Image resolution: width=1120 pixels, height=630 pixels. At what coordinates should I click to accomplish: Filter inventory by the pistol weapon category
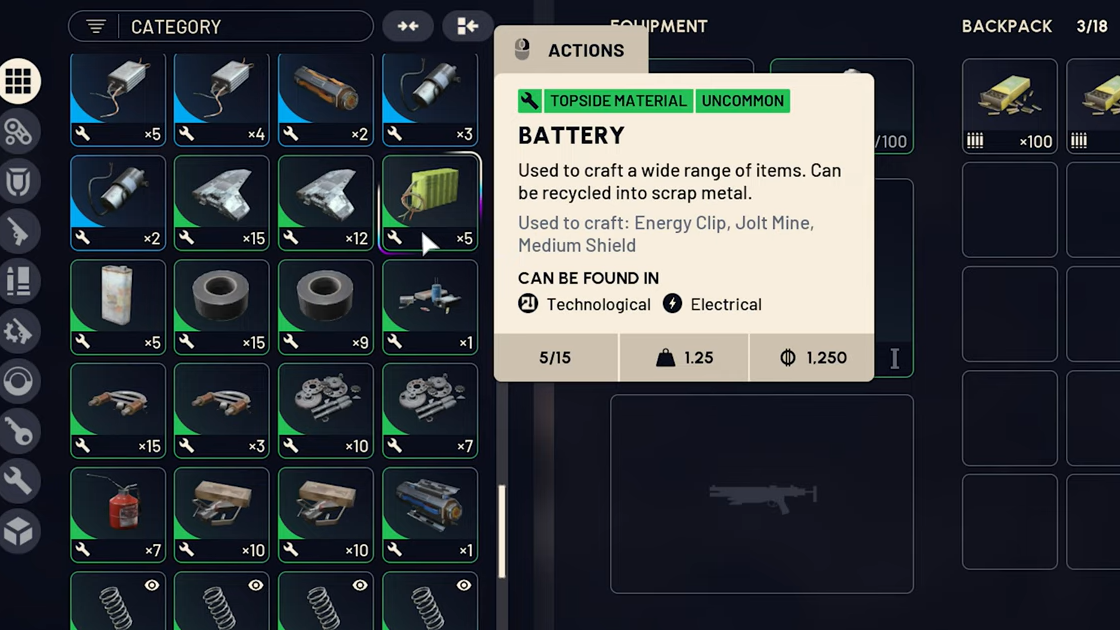coord(19,232)
